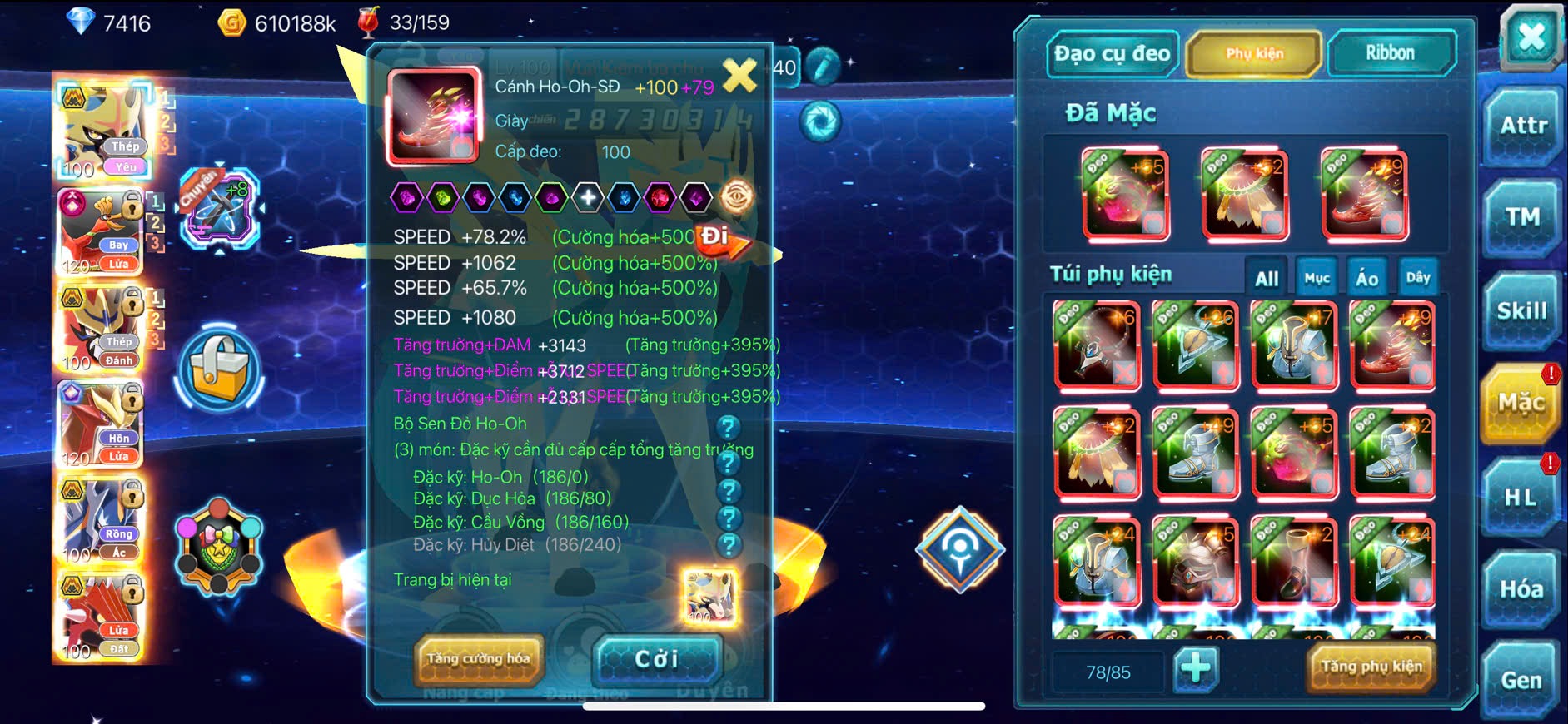Screen dimensions: 1568x724
Task: Filter the accessory bag by Áo
Action: coord(1367,279)
